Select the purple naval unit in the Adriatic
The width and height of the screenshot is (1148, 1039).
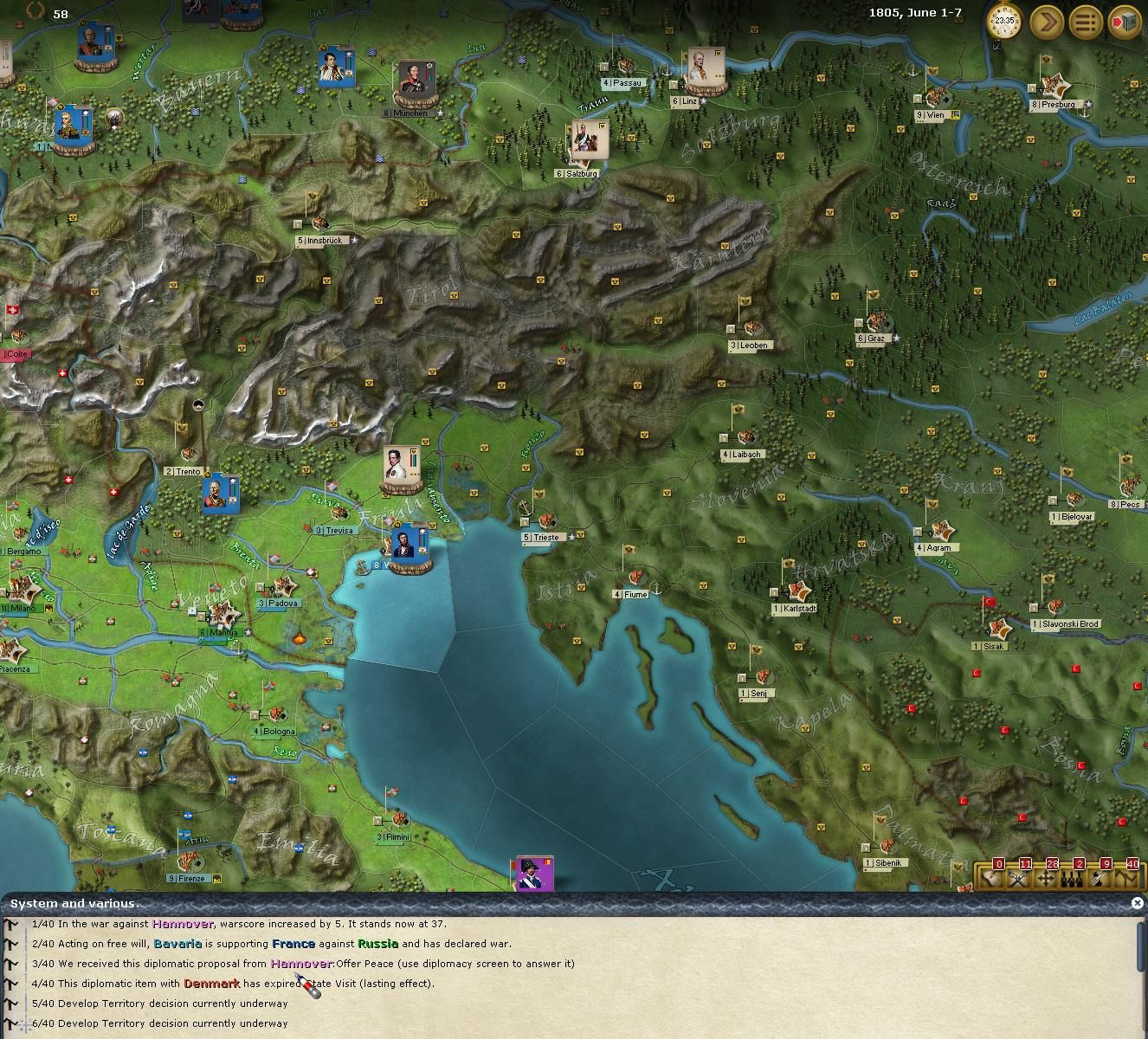pyautogui.click(x=535, y=873)
